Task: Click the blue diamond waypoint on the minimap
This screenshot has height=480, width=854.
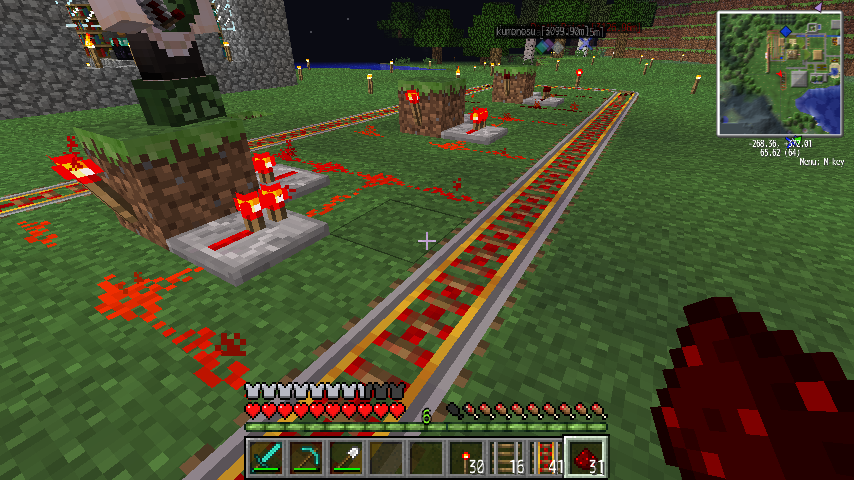Action: [x=786, y=31]
